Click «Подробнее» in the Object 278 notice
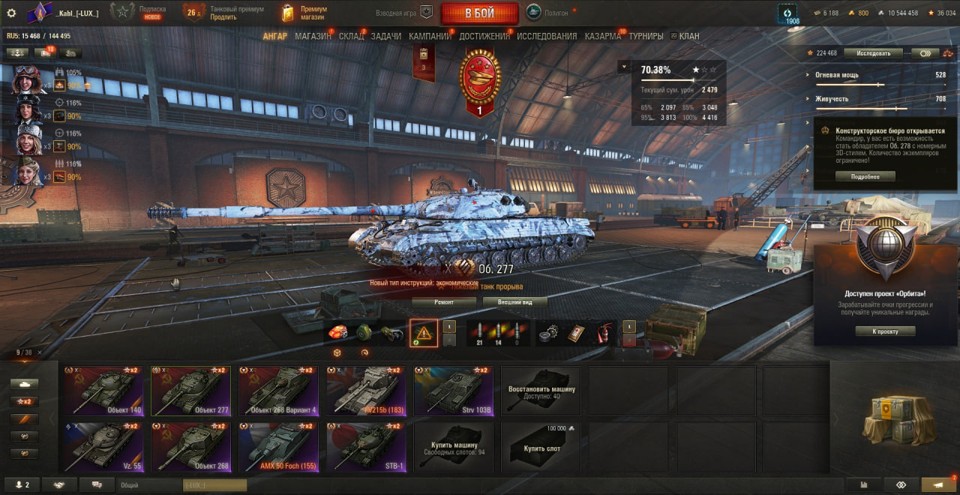The height and width of the screenshot is (495, 960). tap(865, 176)
